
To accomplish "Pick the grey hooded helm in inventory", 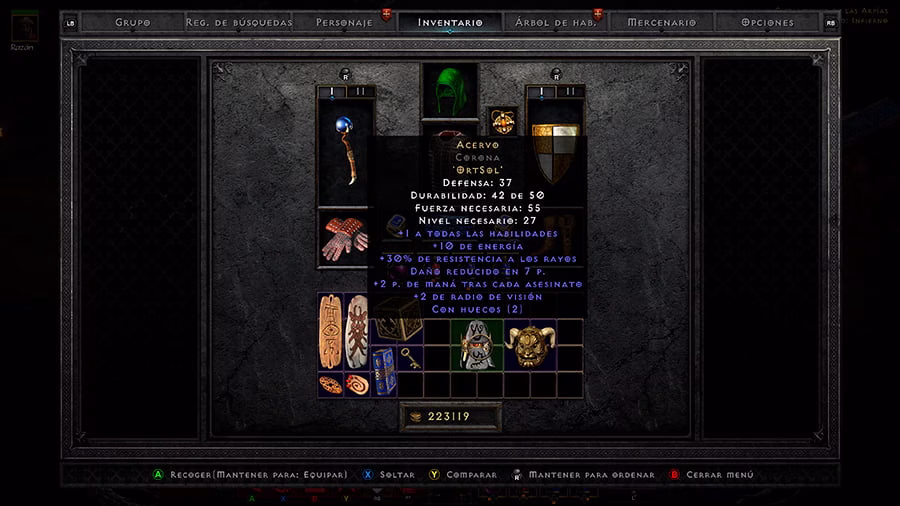I will (475, 346).
